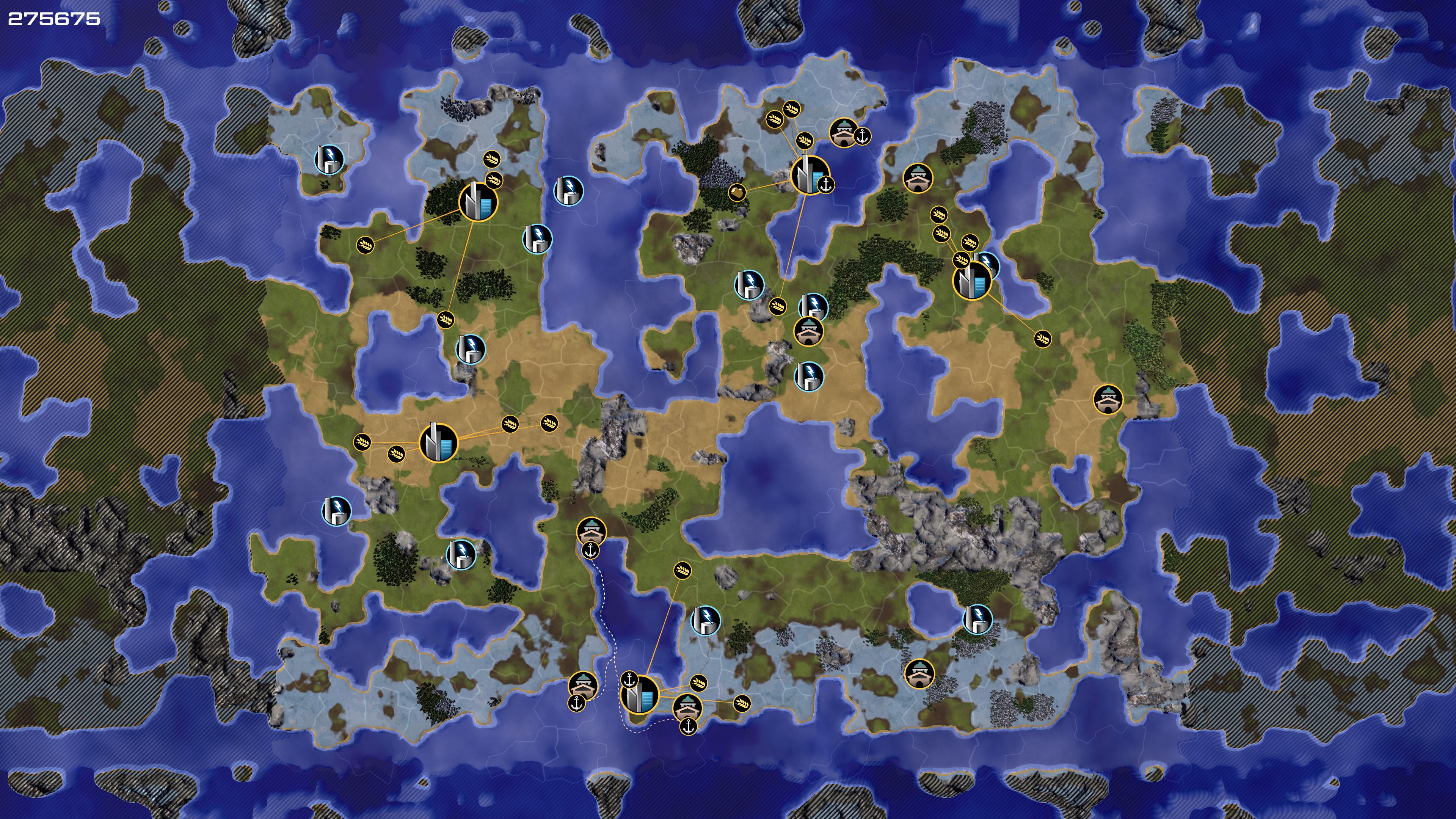Click the wheat farm marker across the southern bay
Screen dimensions: 1456x819
click(x=683, y=570)
